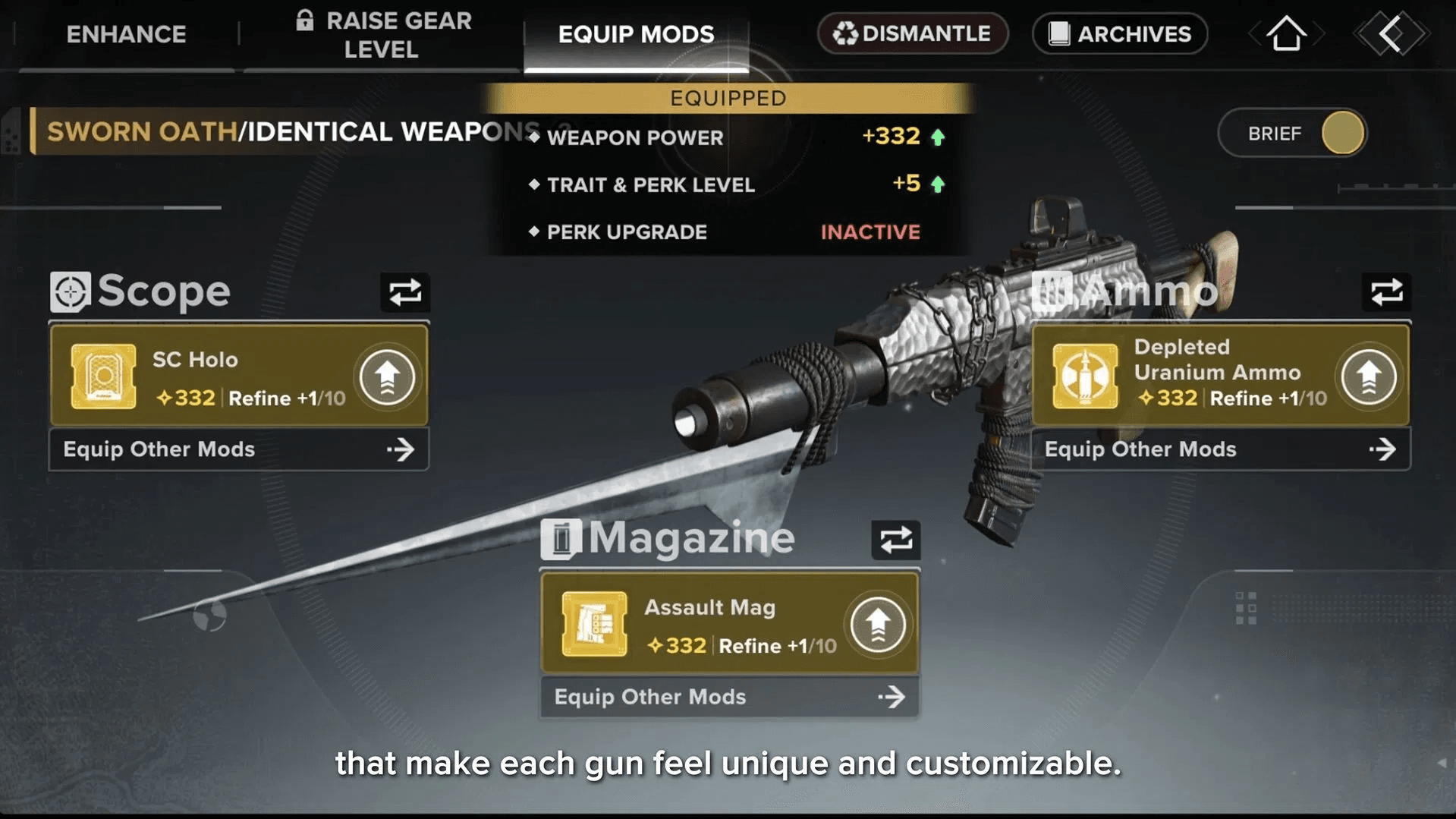This screenshot has width=1456, height=819.
Task: Go back with the arrow button
Action: point(1391,34)
